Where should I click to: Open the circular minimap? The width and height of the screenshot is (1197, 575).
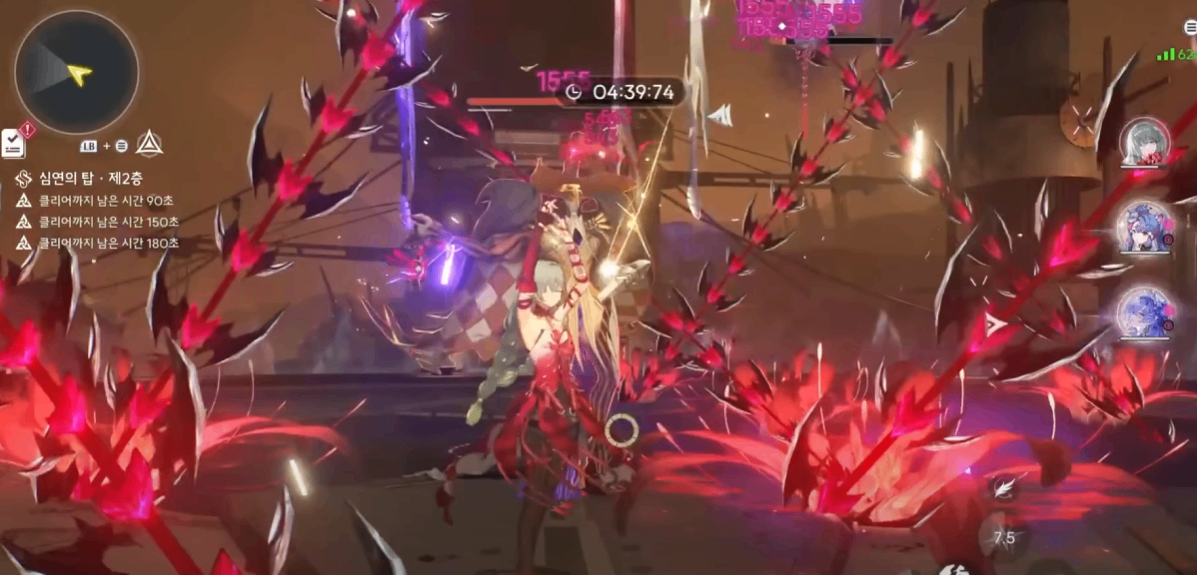76,72
